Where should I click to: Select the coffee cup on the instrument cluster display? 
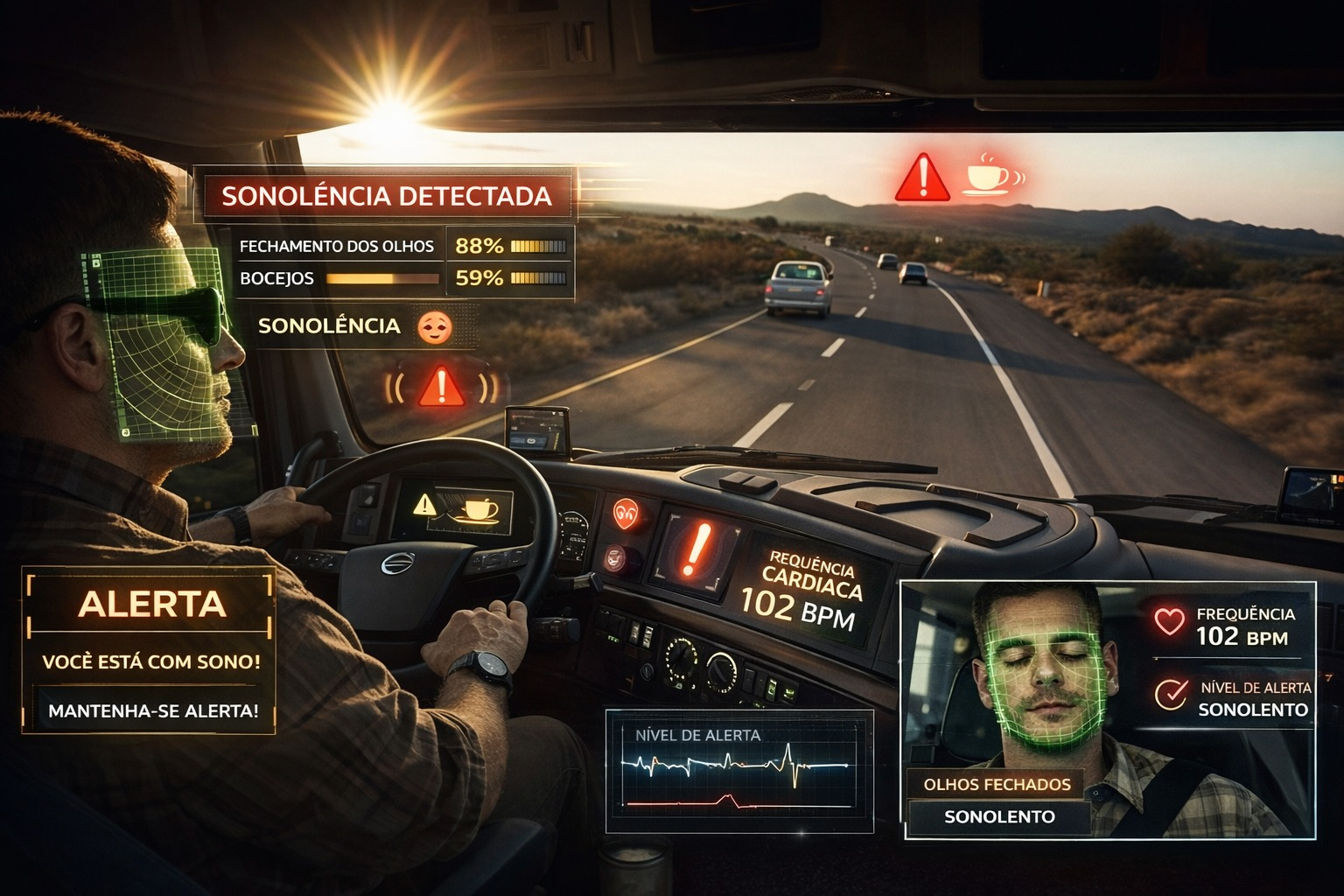coord(479,509)
